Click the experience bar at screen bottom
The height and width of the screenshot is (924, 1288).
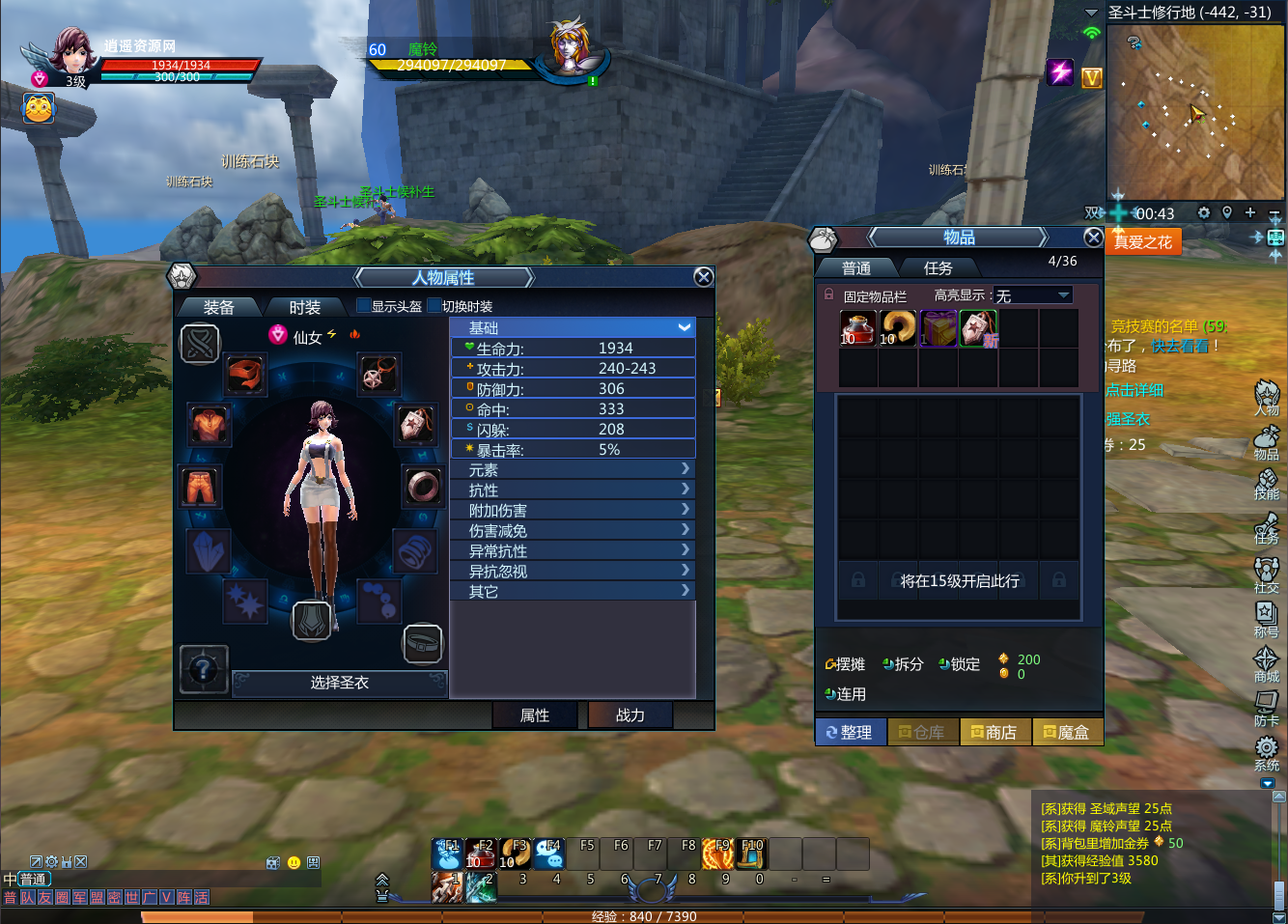(644, 916)
